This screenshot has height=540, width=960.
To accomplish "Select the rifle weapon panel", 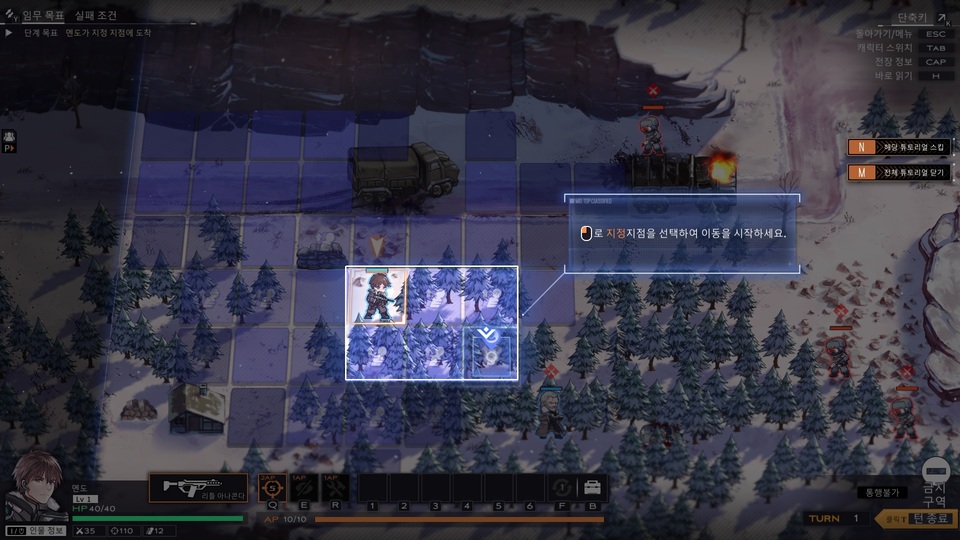I will coord(198,487).
